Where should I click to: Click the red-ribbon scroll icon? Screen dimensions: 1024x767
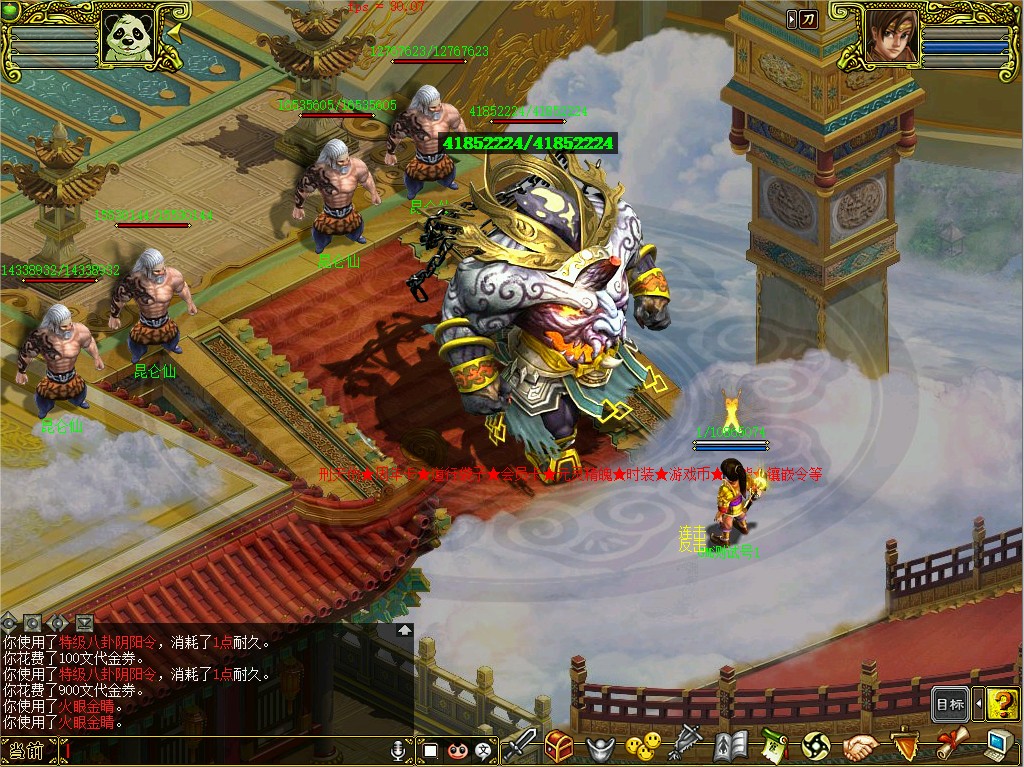951,745
